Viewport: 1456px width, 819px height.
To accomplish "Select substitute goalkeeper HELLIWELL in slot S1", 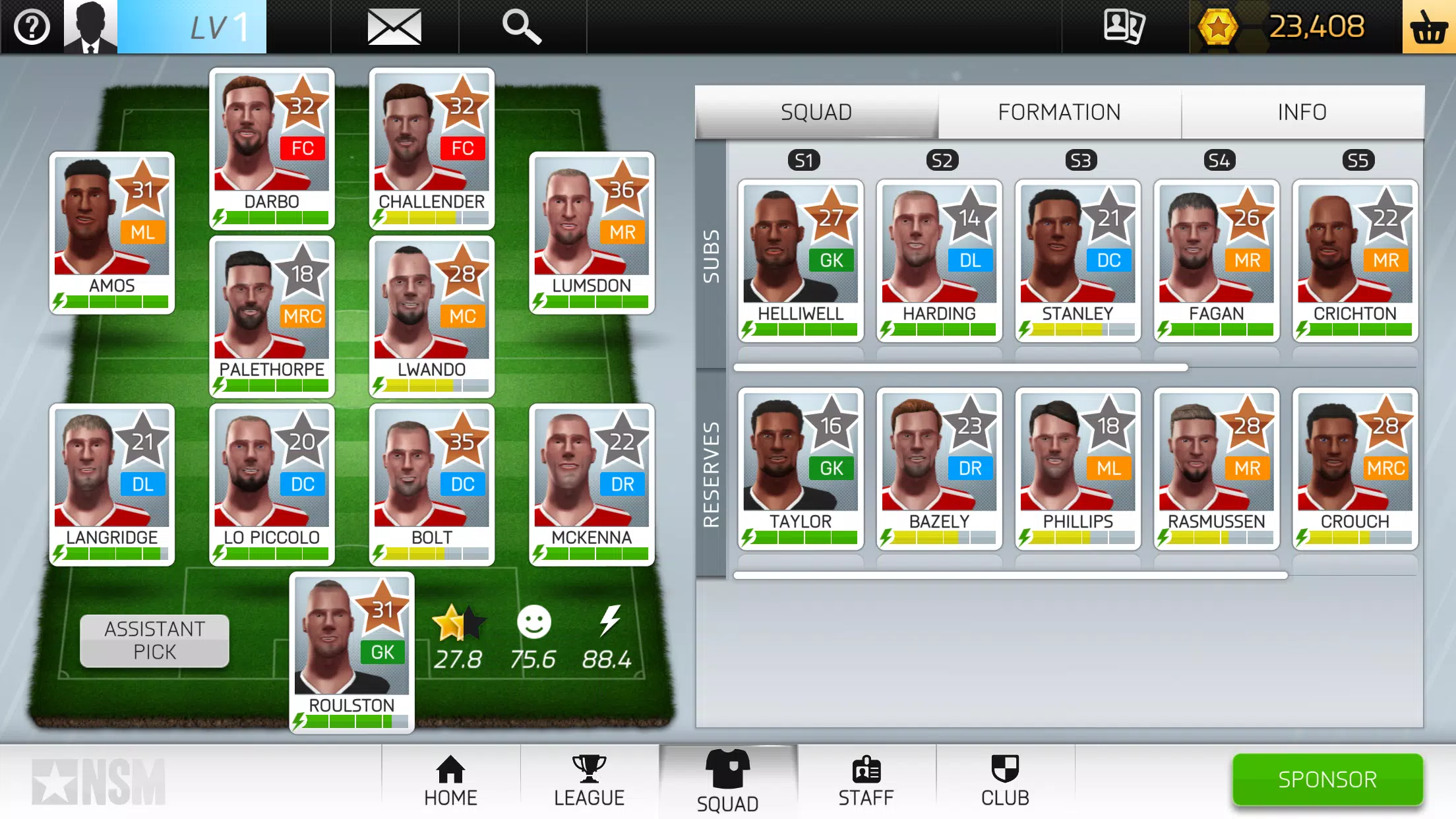I will (x=801, y=260).
